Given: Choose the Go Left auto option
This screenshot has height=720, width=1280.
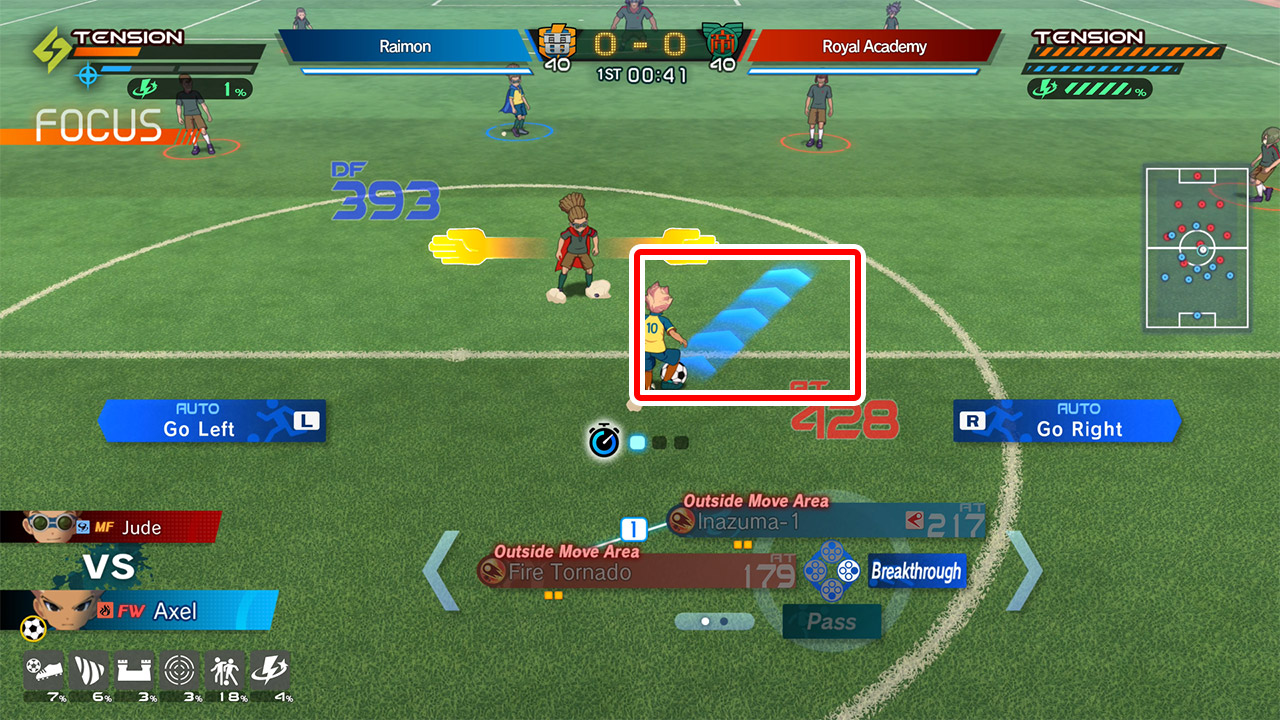Looking at the screenshot, I should (x=212, y=421).
